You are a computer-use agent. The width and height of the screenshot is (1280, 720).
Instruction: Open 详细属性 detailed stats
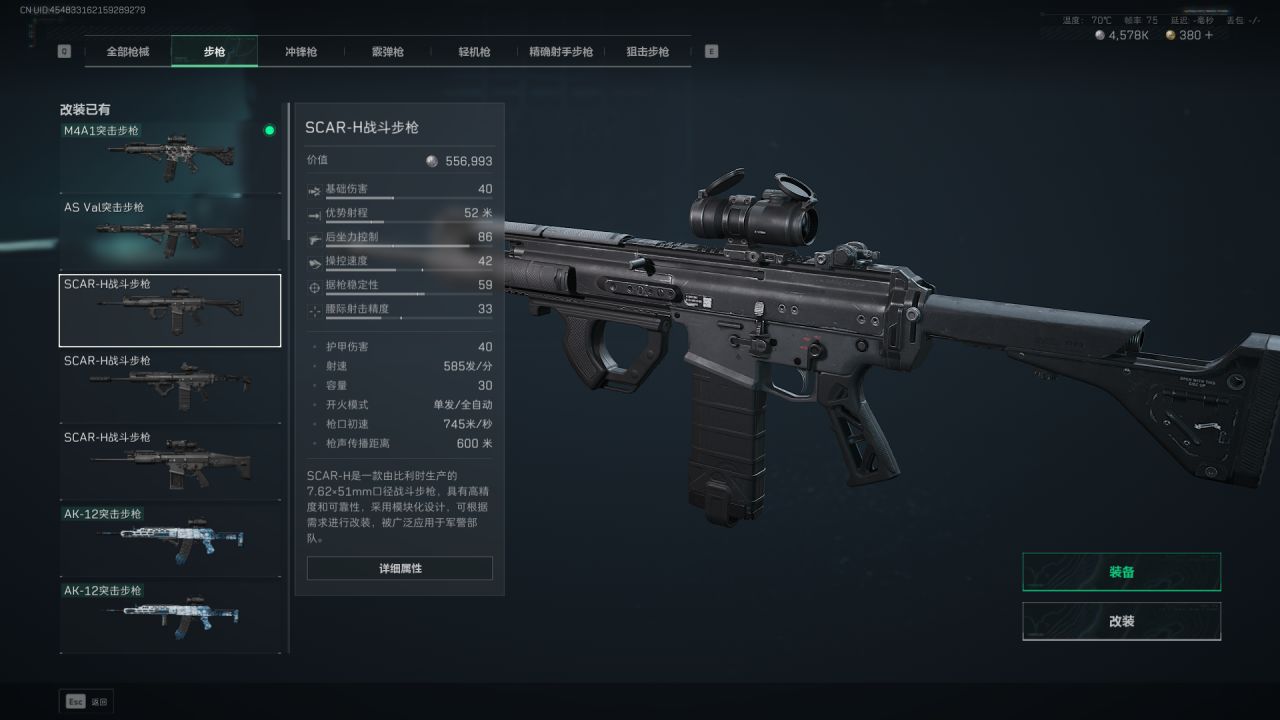[399, 568]
